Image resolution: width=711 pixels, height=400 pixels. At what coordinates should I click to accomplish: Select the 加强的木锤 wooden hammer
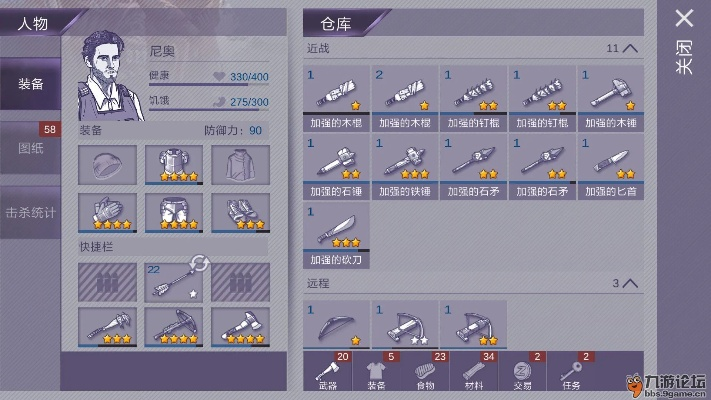(609, 97)
